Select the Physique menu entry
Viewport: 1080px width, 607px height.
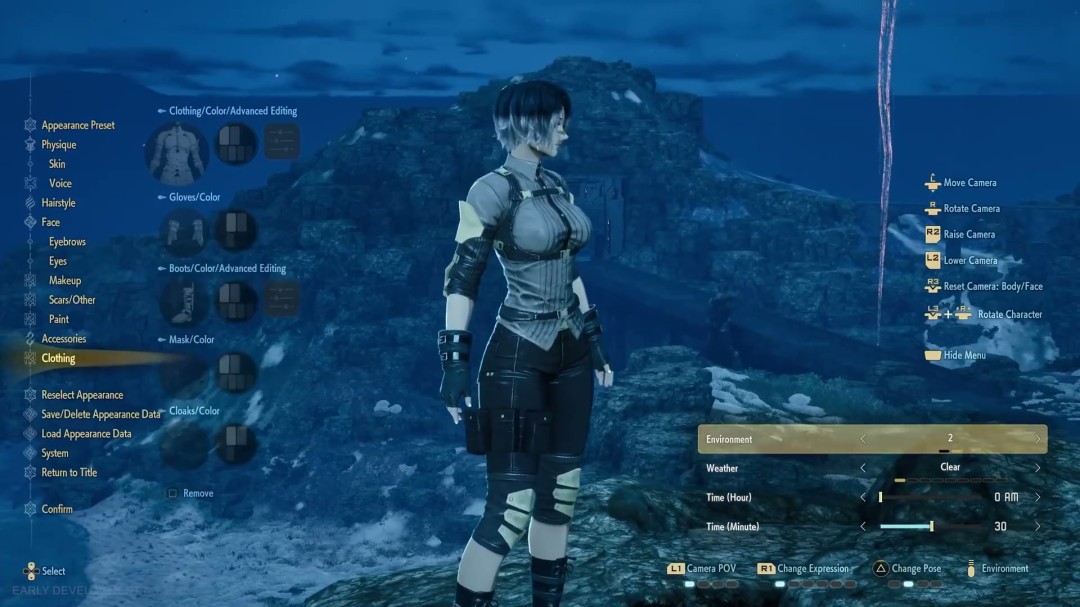(x=58, y=145)
